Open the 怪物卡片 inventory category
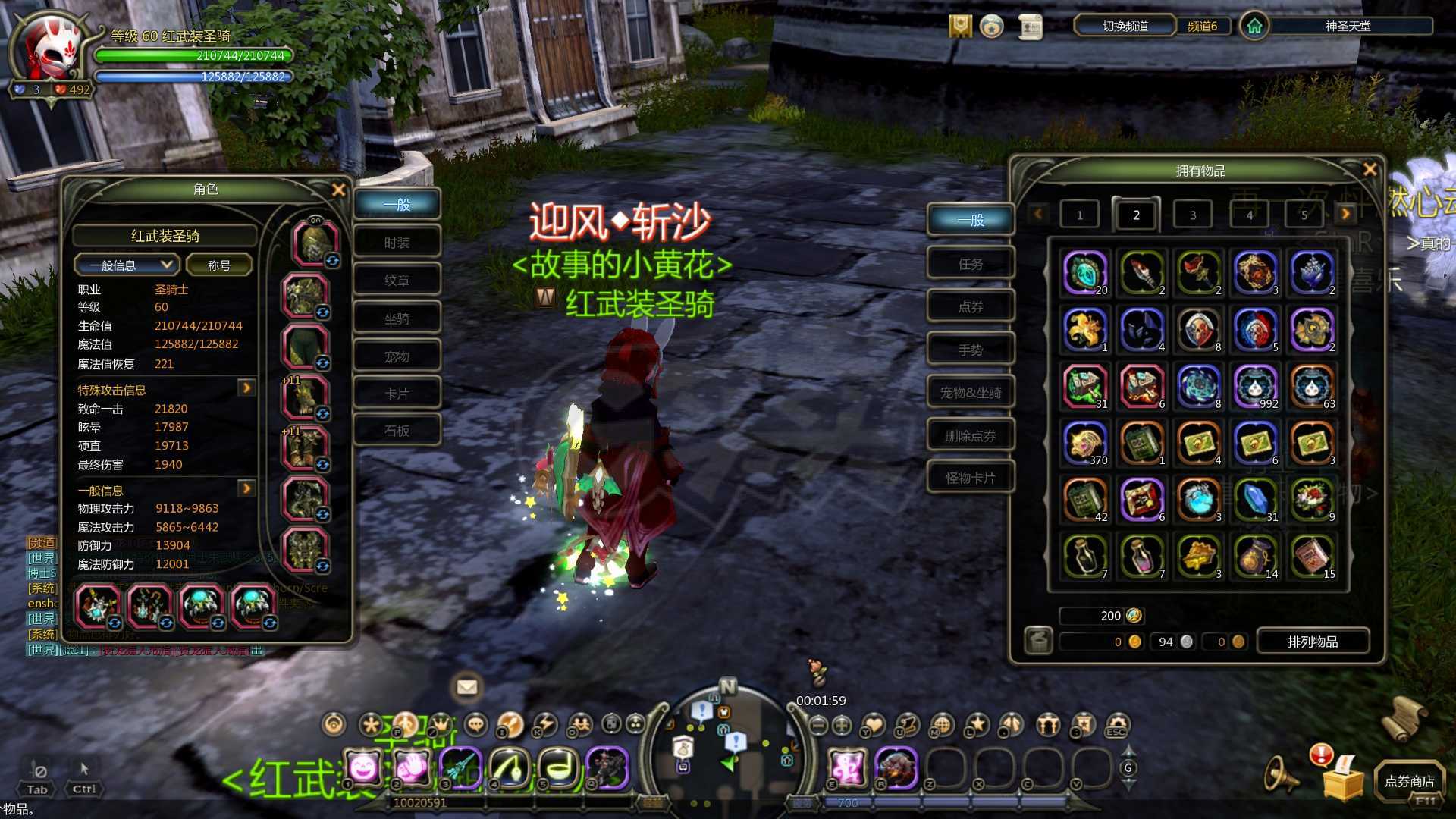Viewport: 1456px width, 819px height. [x=970, y=478]
